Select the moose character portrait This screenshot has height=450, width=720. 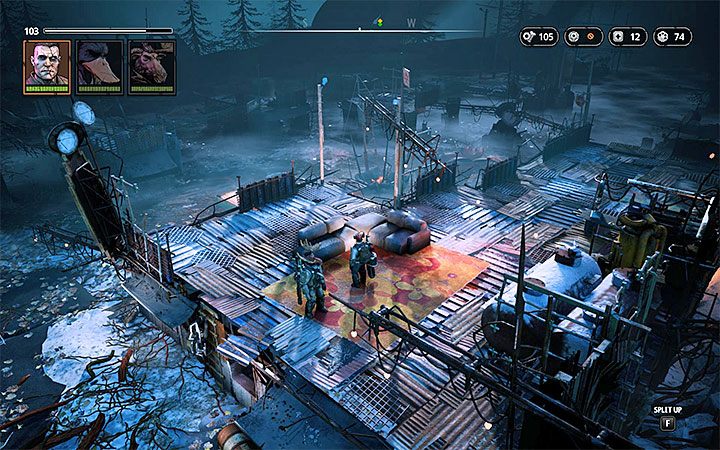[151, 66]
